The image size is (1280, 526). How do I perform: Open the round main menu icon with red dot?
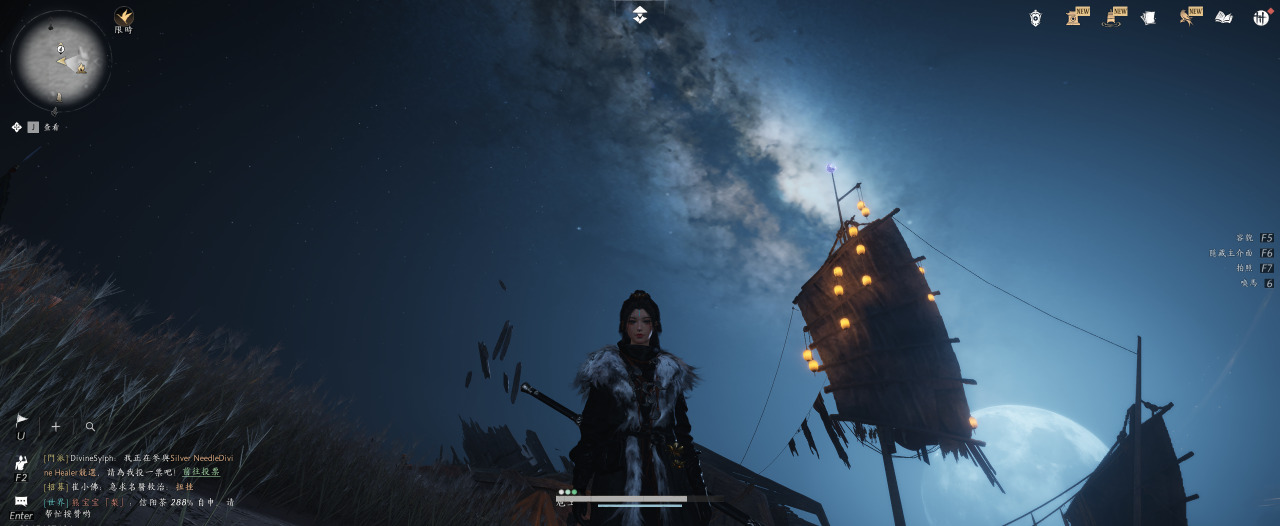click(x=1261, y=18)
